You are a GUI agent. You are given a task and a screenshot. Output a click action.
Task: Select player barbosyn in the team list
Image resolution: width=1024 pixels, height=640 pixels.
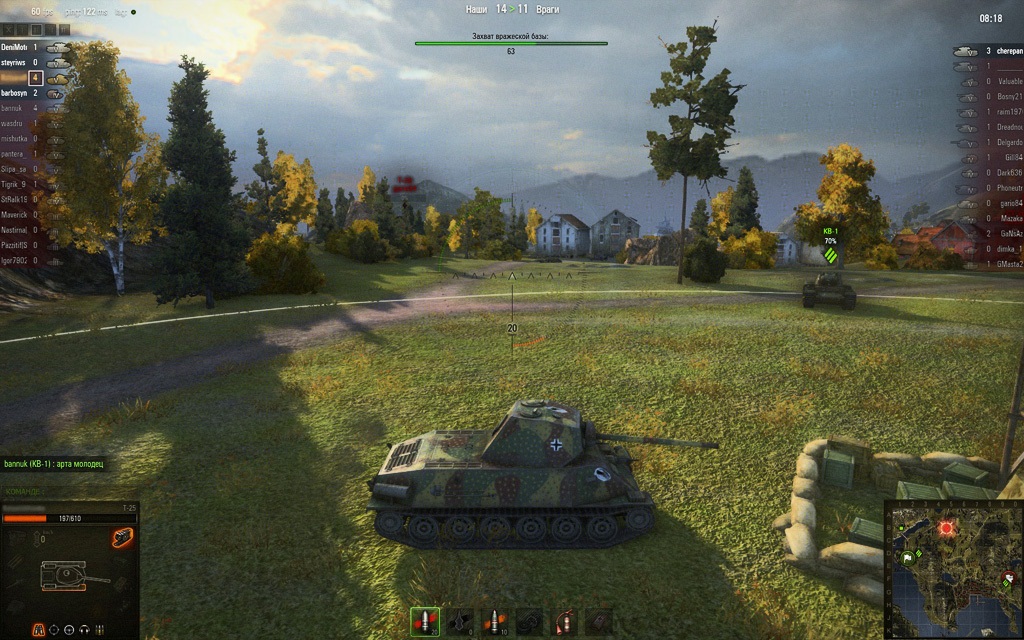[x=17, y=93]
